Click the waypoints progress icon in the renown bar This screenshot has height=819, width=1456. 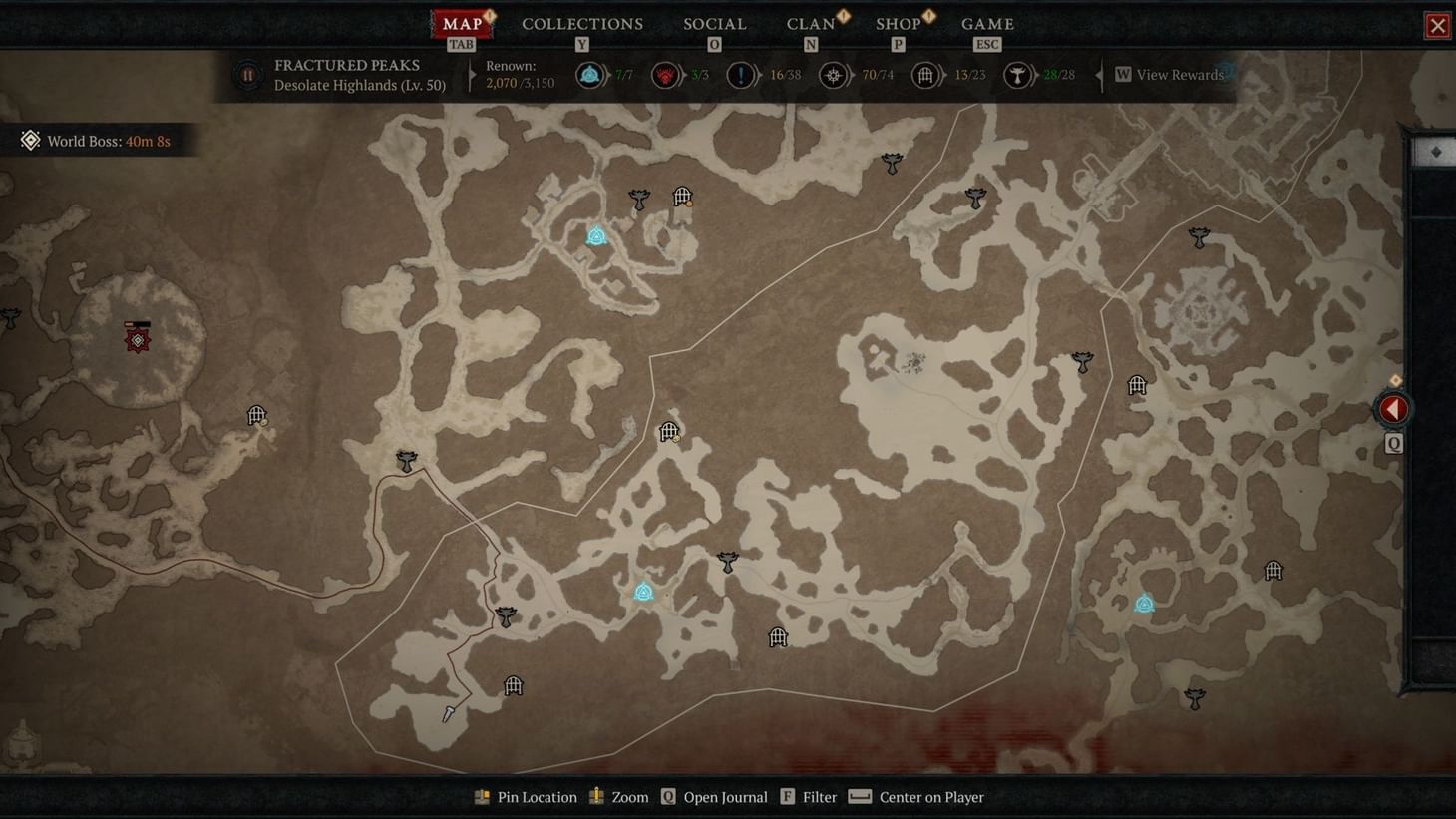pos(591,74)
